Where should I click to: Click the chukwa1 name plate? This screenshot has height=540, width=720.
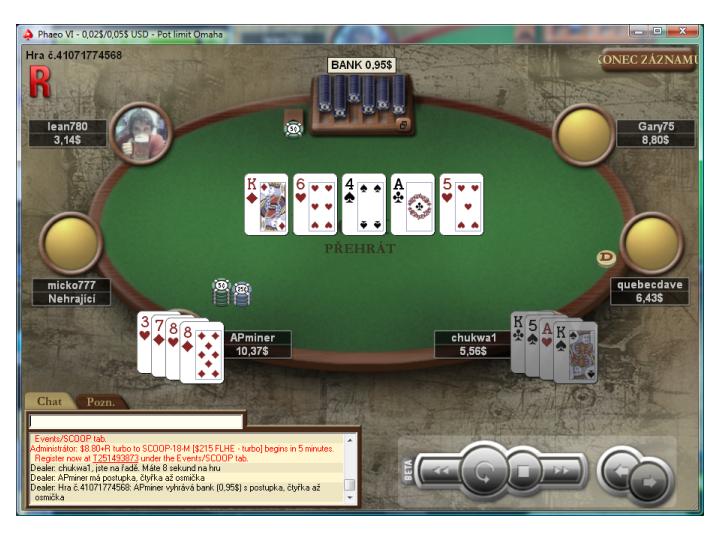472,345
